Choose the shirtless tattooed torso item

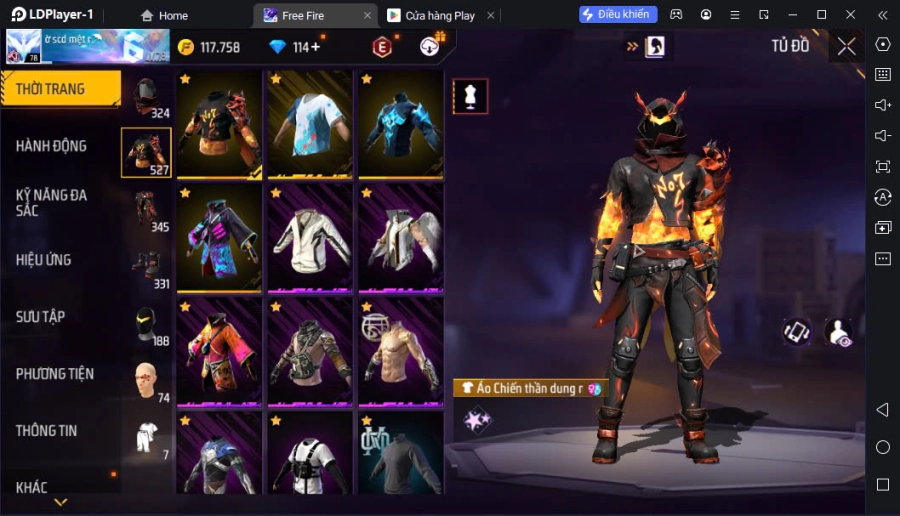click(x=401, y=351)
